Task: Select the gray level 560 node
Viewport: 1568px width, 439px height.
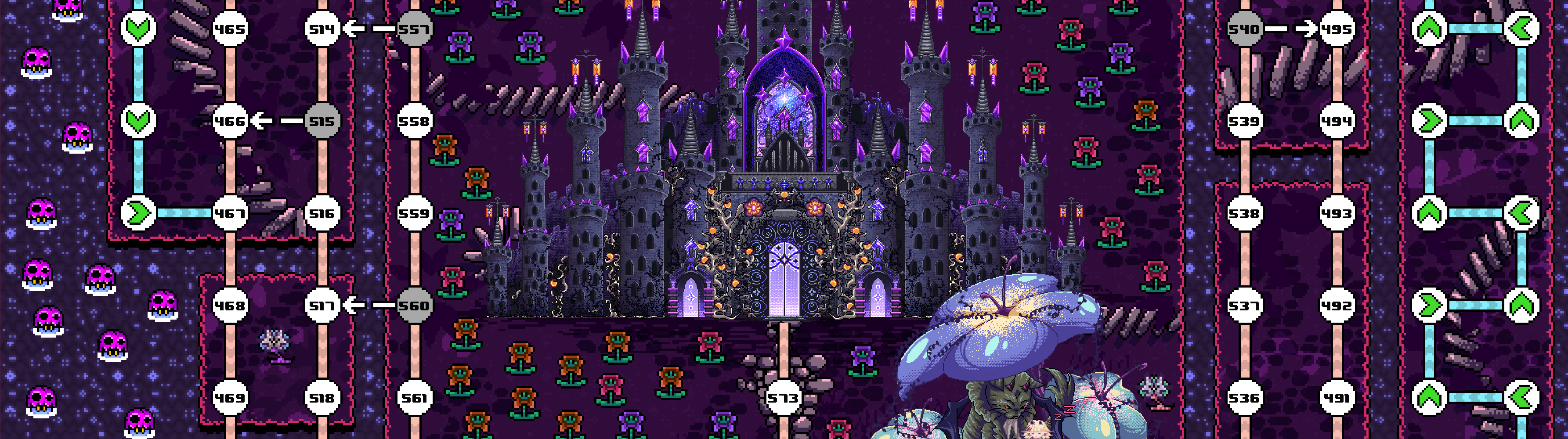Action: 415,306
